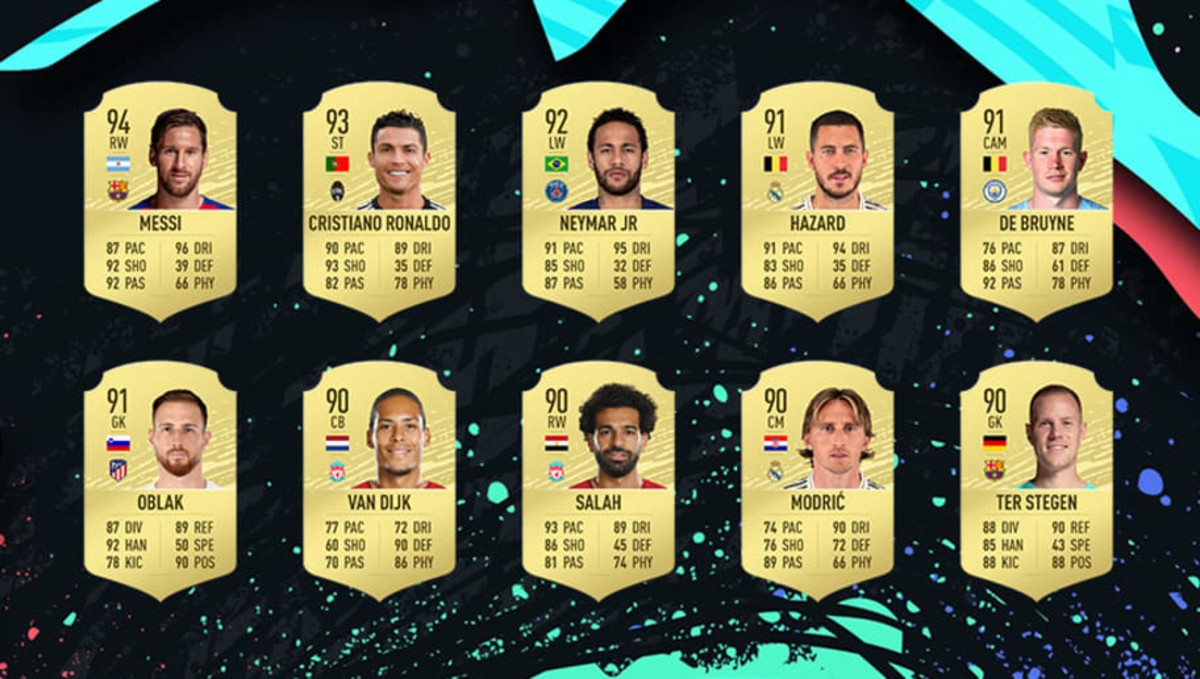Screen dimensions: 1200x679
Task: Pick the Ter Stegen 90 GK card
Action: click(x=1036, y=480)
